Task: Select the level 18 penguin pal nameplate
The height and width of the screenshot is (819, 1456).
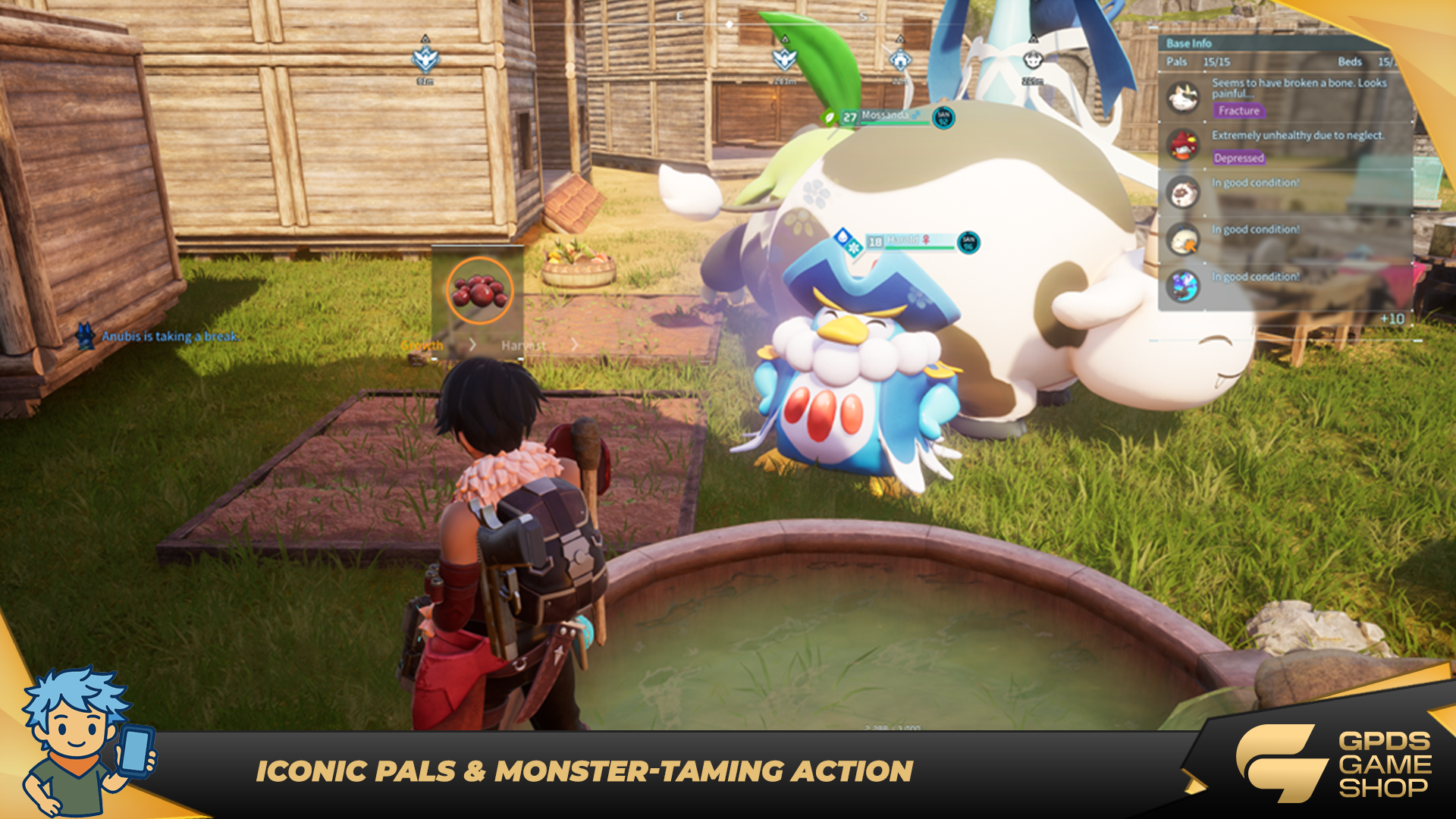Action: click(910, 242)
